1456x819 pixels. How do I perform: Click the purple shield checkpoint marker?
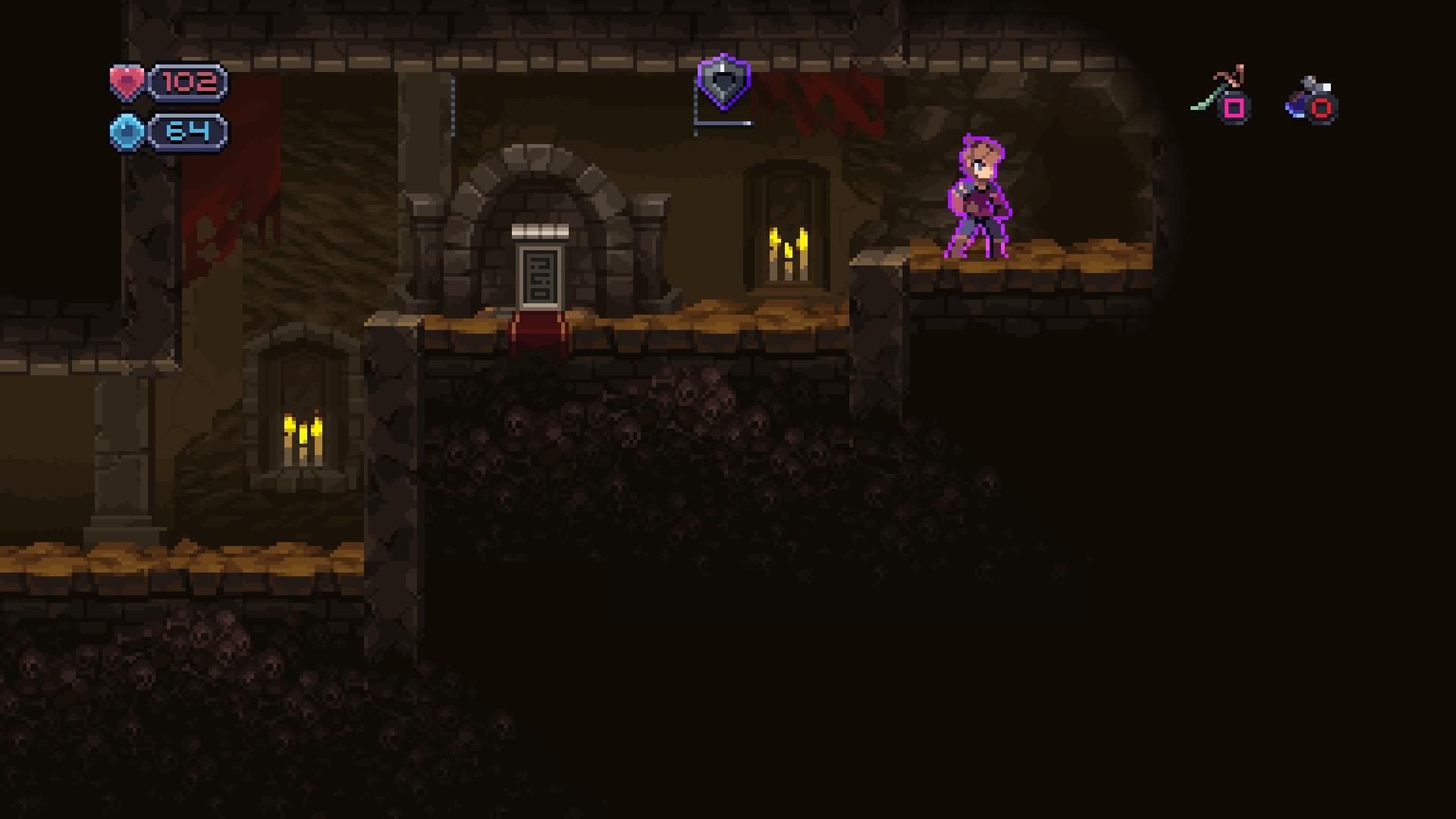pos(723,83)
